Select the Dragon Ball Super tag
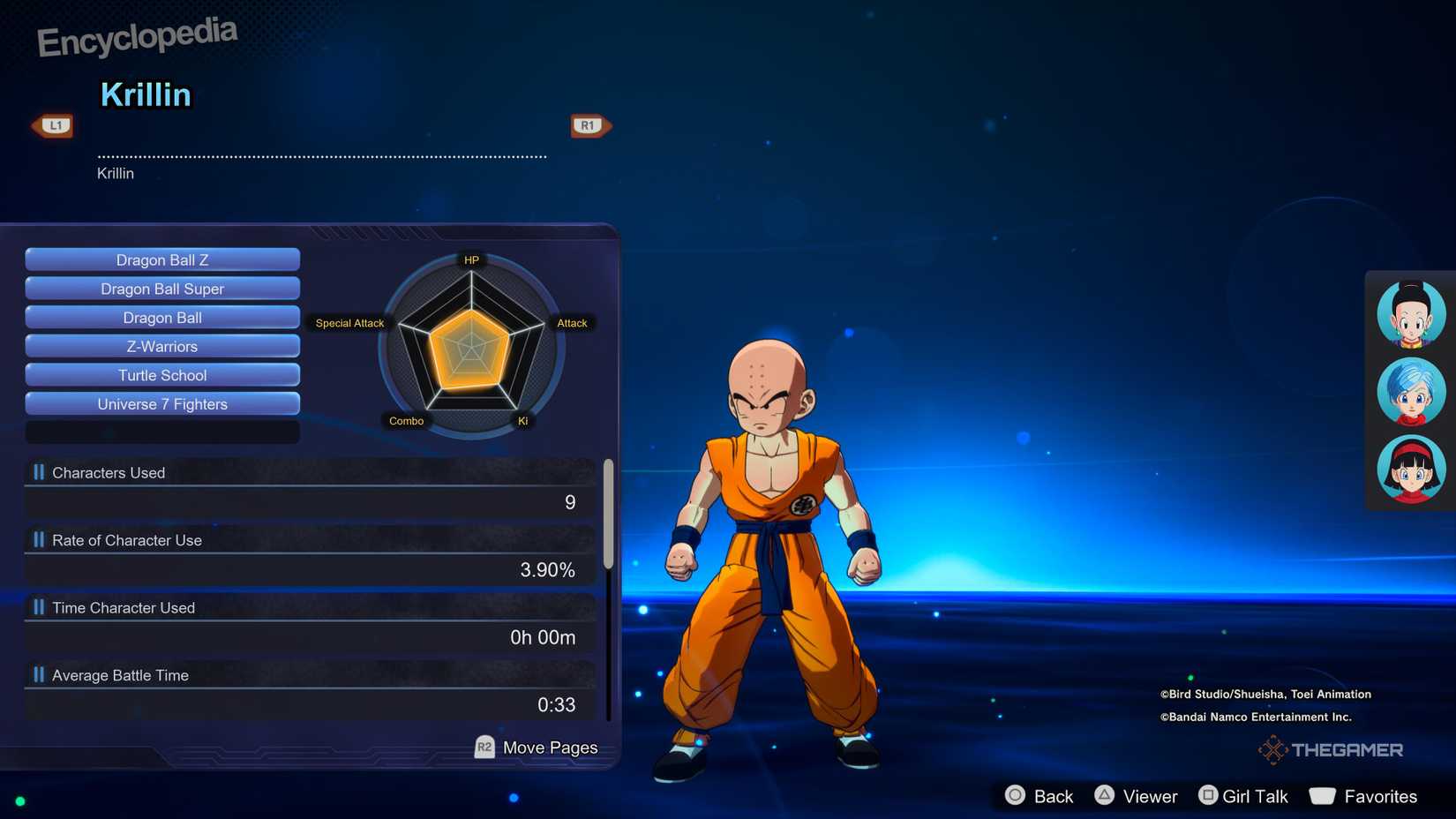1456x819 pixels. point(161,289)
